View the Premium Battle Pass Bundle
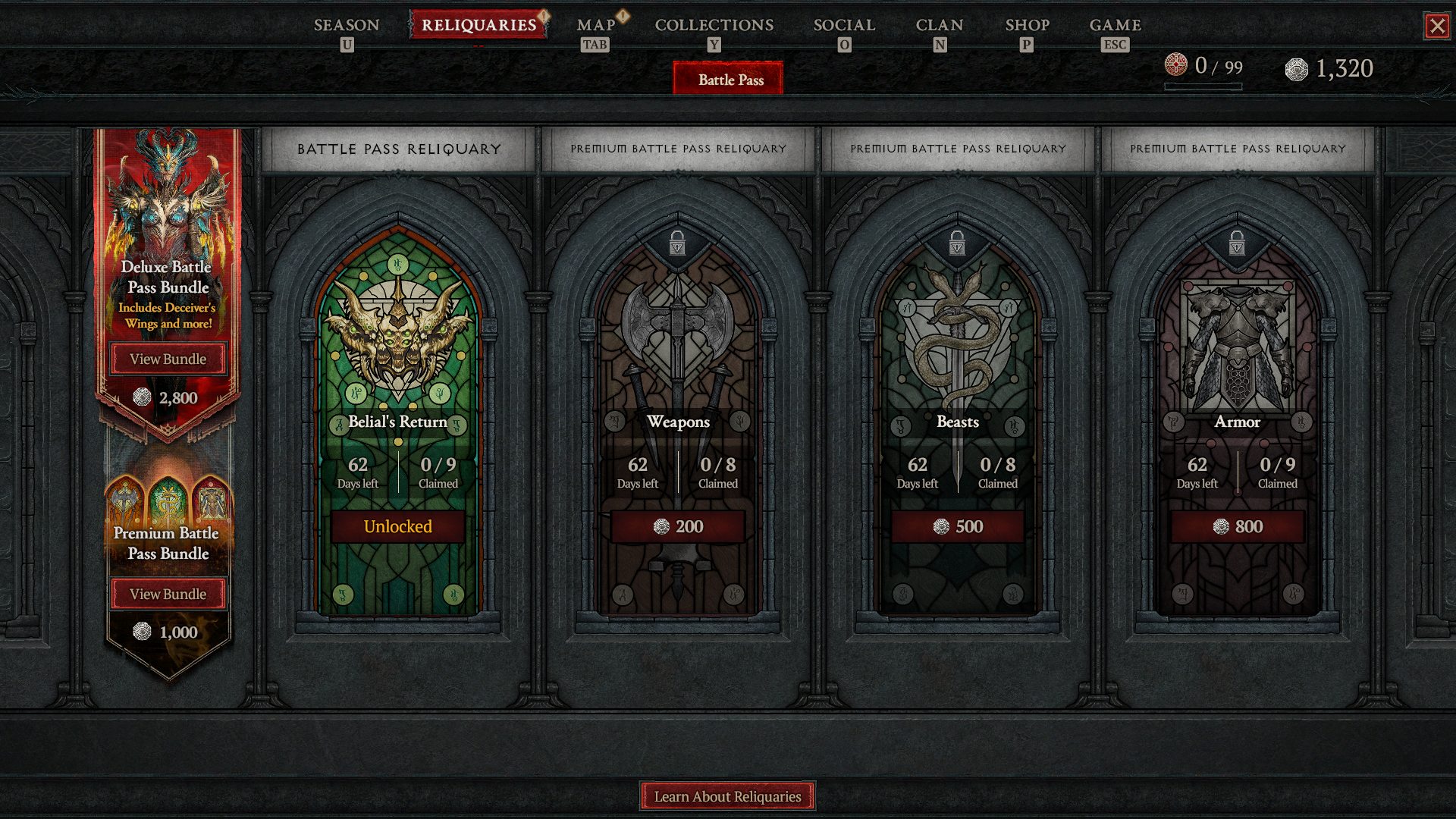The image size is (1456, 819). tap(168, 594)
